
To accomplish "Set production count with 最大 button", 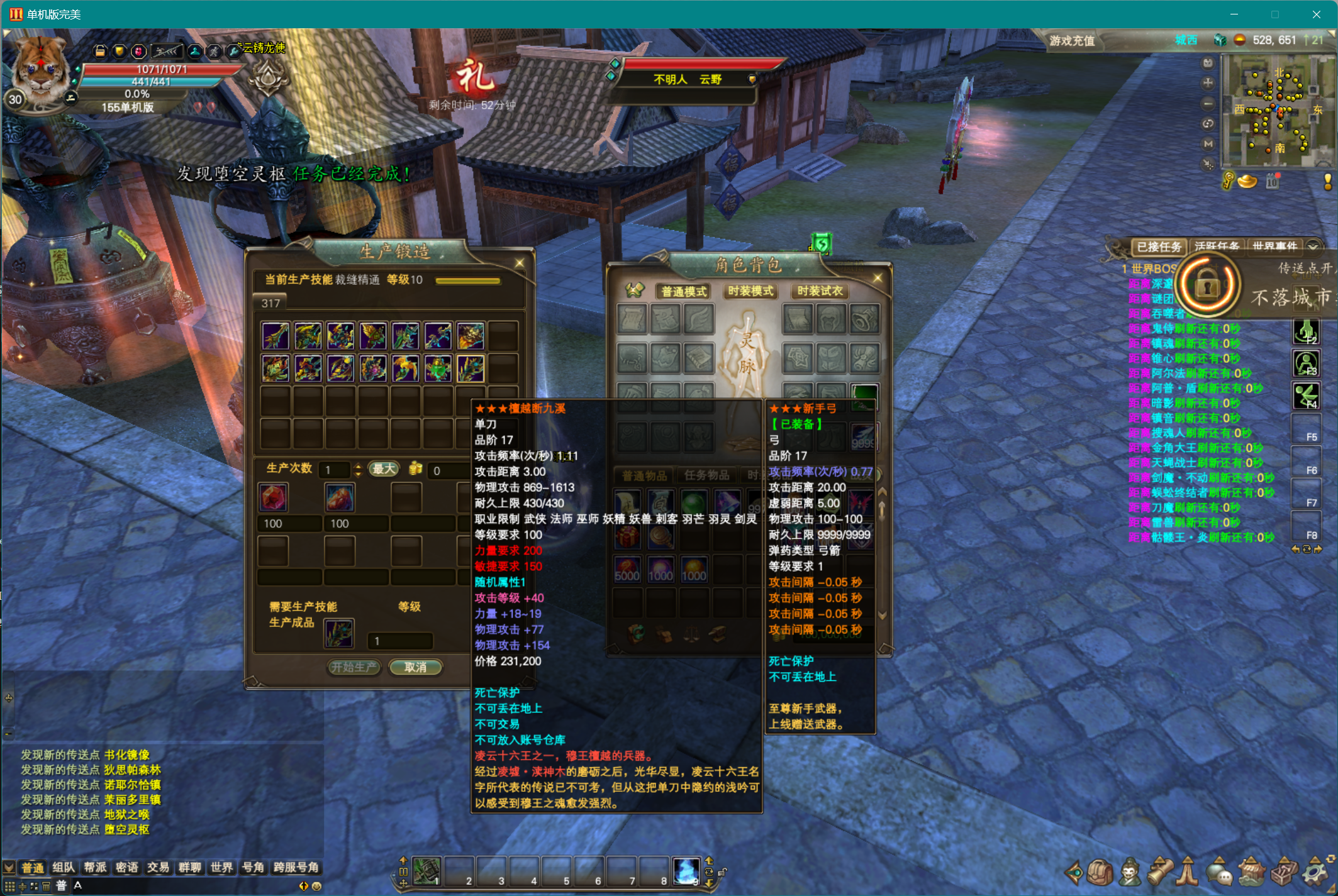I will coord(384,469).
